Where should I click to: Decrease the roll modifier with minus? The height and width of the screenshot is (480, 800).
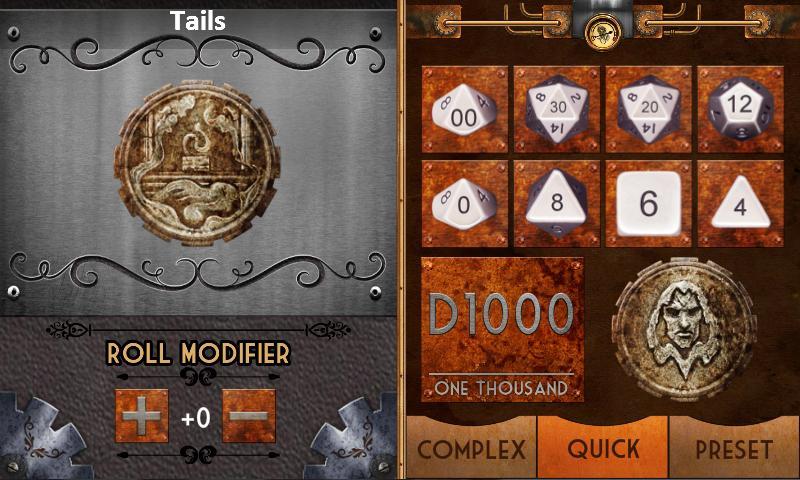248,415
